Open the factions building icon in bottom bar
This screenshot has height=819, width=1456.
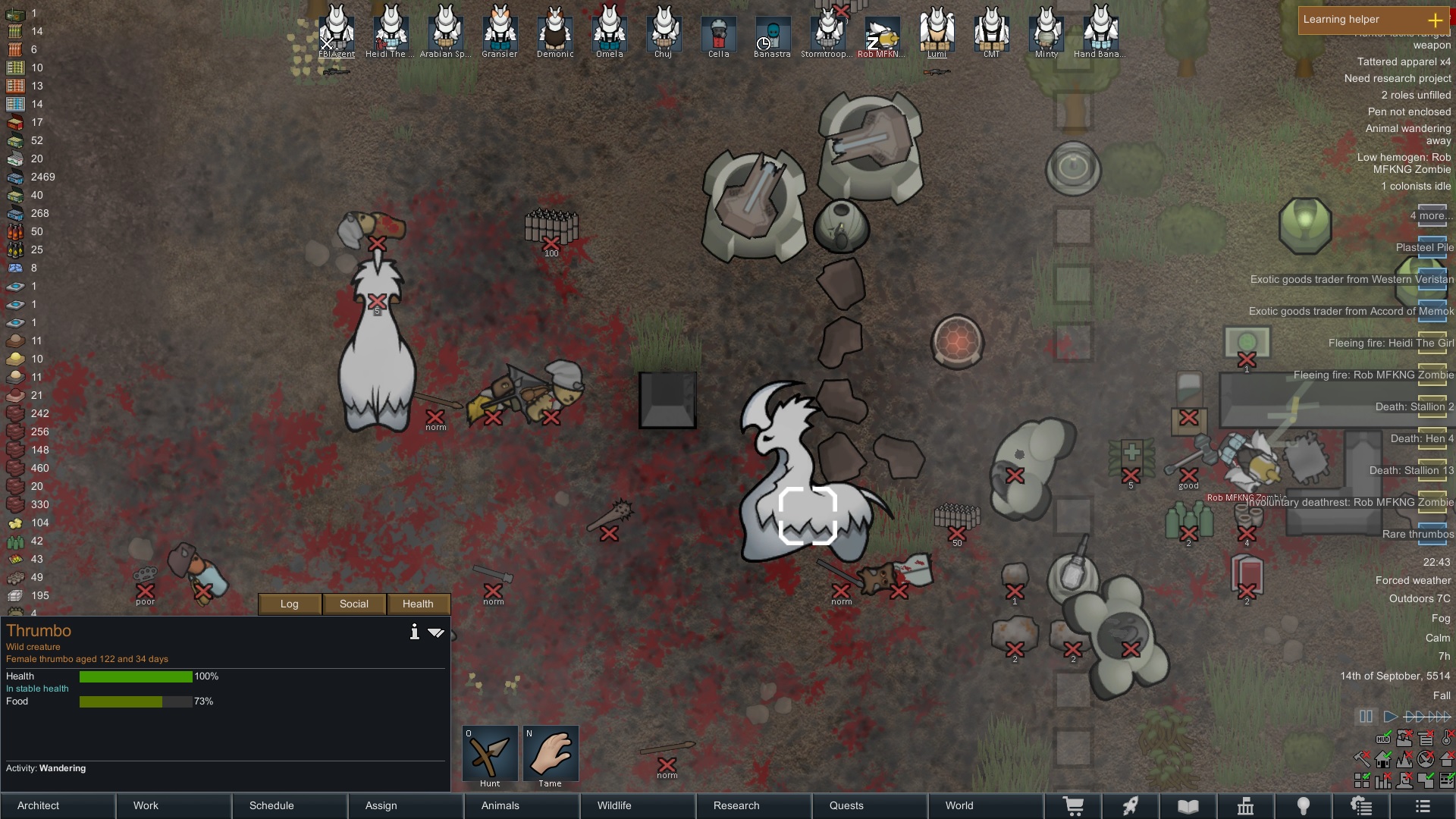coord(1247,806)
